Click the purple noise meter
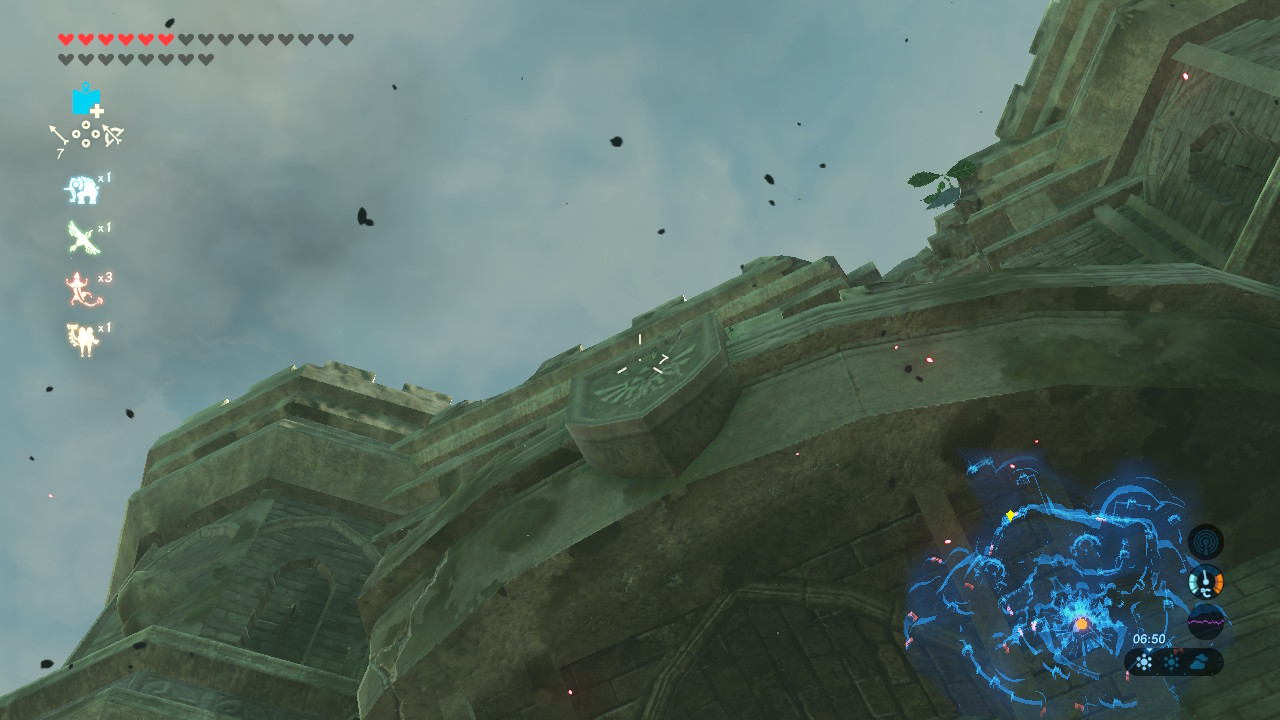Image resolution: width=1280 pixels, height=720 pixels. coord(1206,622)
